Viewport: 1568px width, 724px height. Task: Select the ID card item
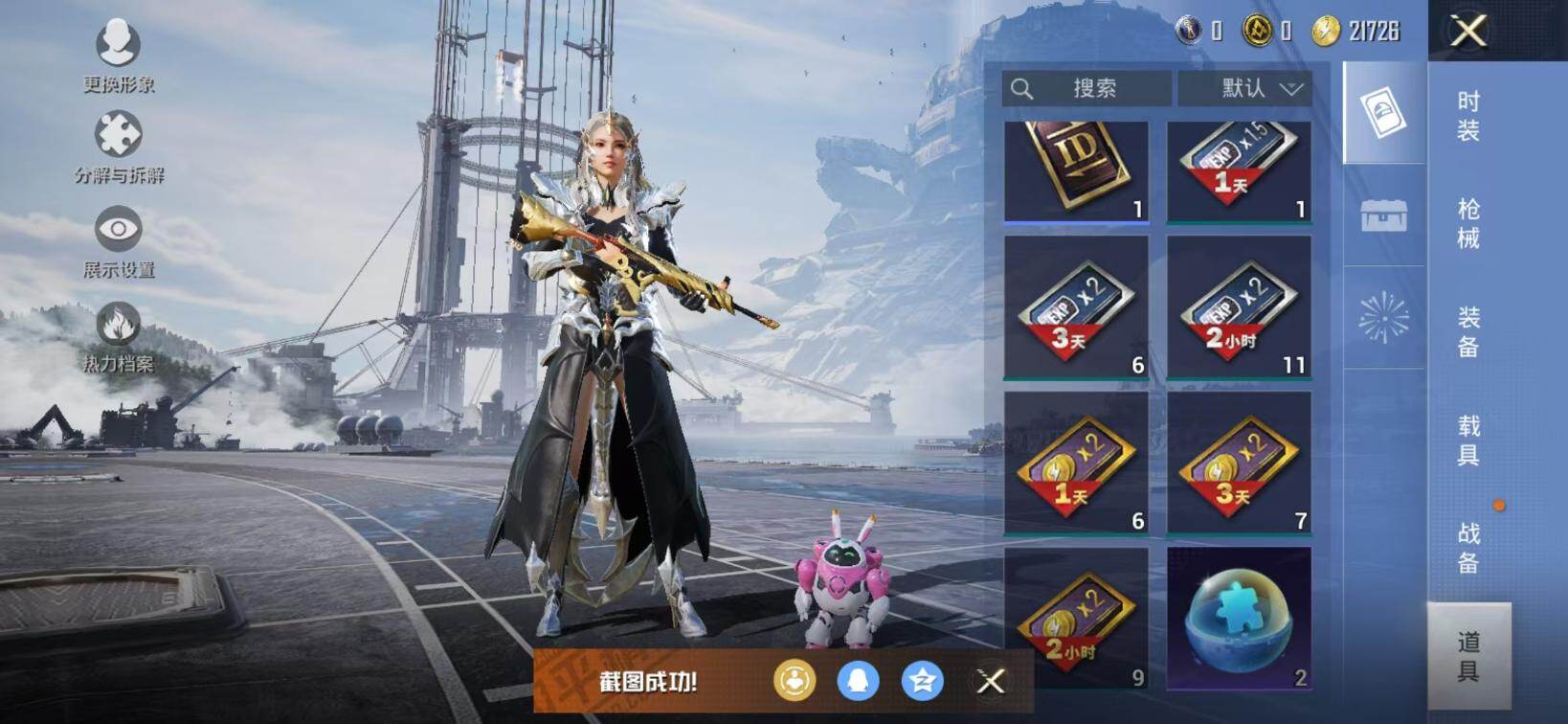coord(1076,170)
